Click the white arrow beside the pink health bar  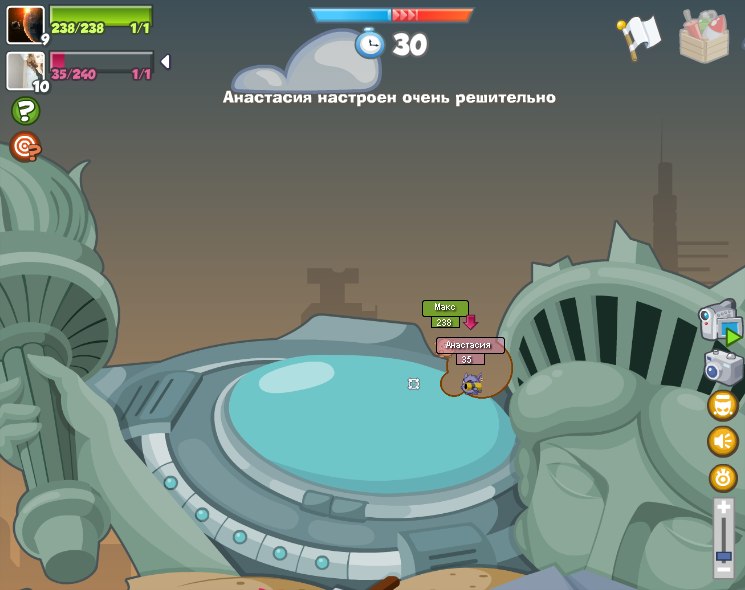[165, 62]
